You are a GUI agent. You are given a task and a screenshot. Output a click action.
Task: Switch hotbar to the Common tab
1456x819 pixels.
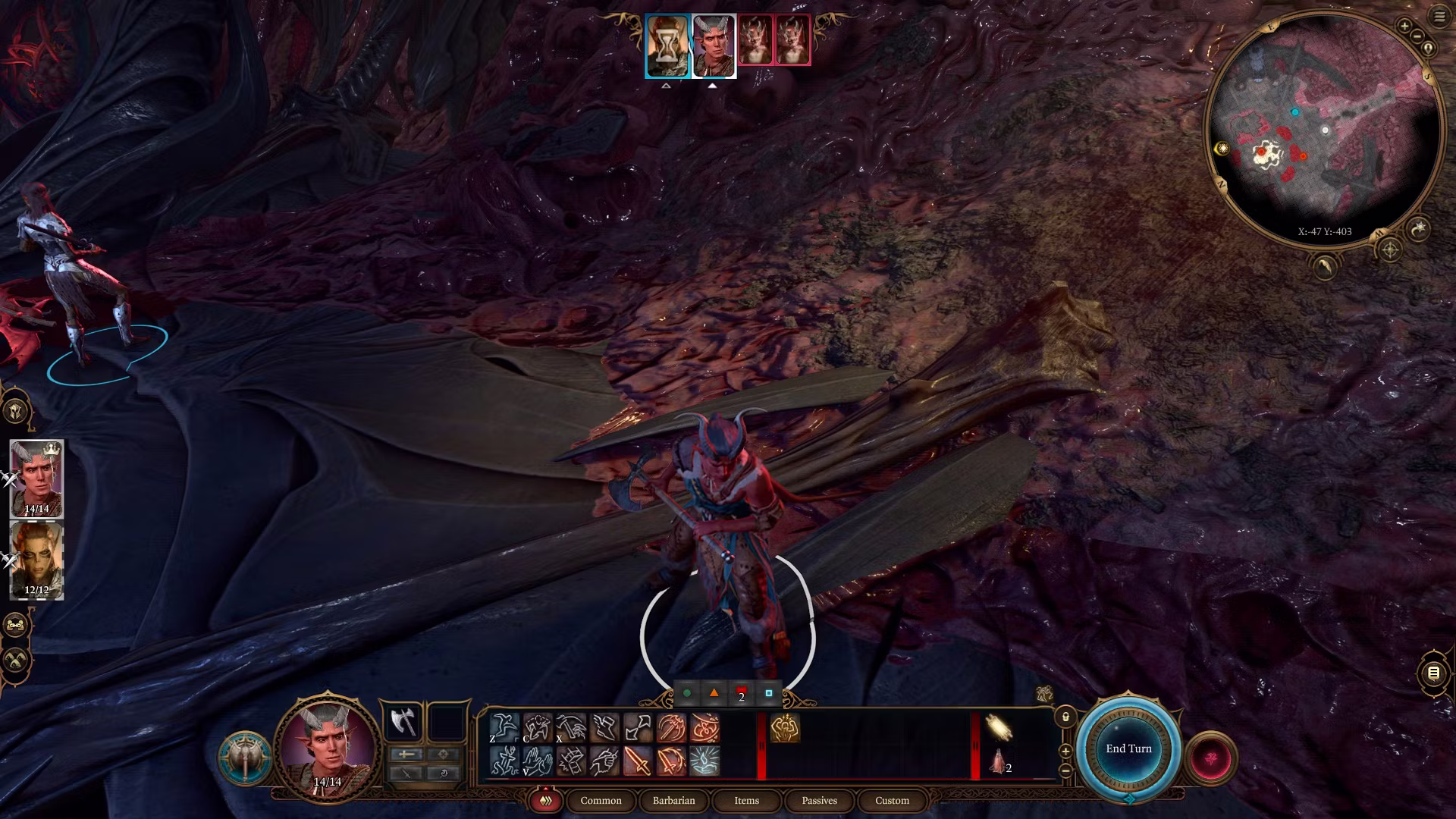tap(601, 801)
